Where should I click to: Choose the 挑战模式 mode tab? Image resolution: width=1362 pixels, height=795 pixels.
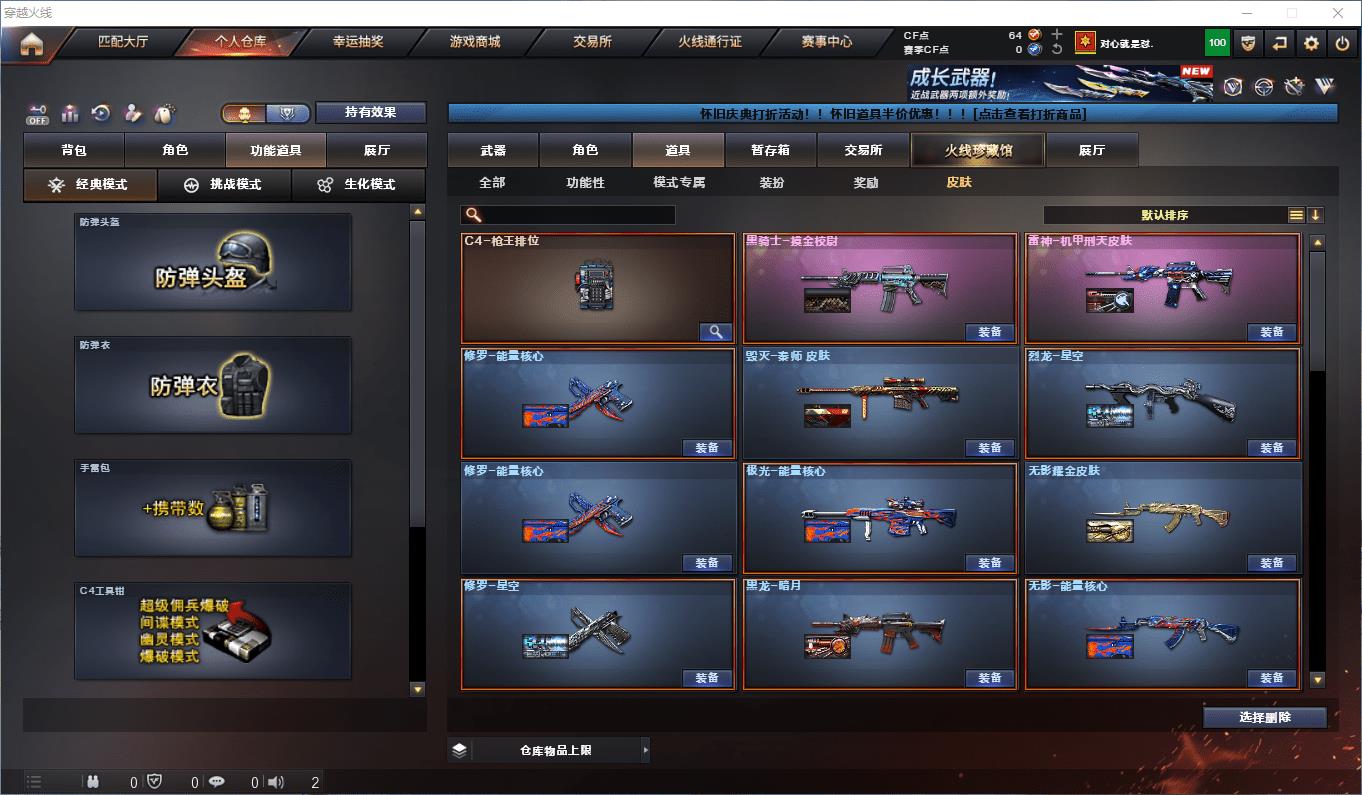click(224, 185)
